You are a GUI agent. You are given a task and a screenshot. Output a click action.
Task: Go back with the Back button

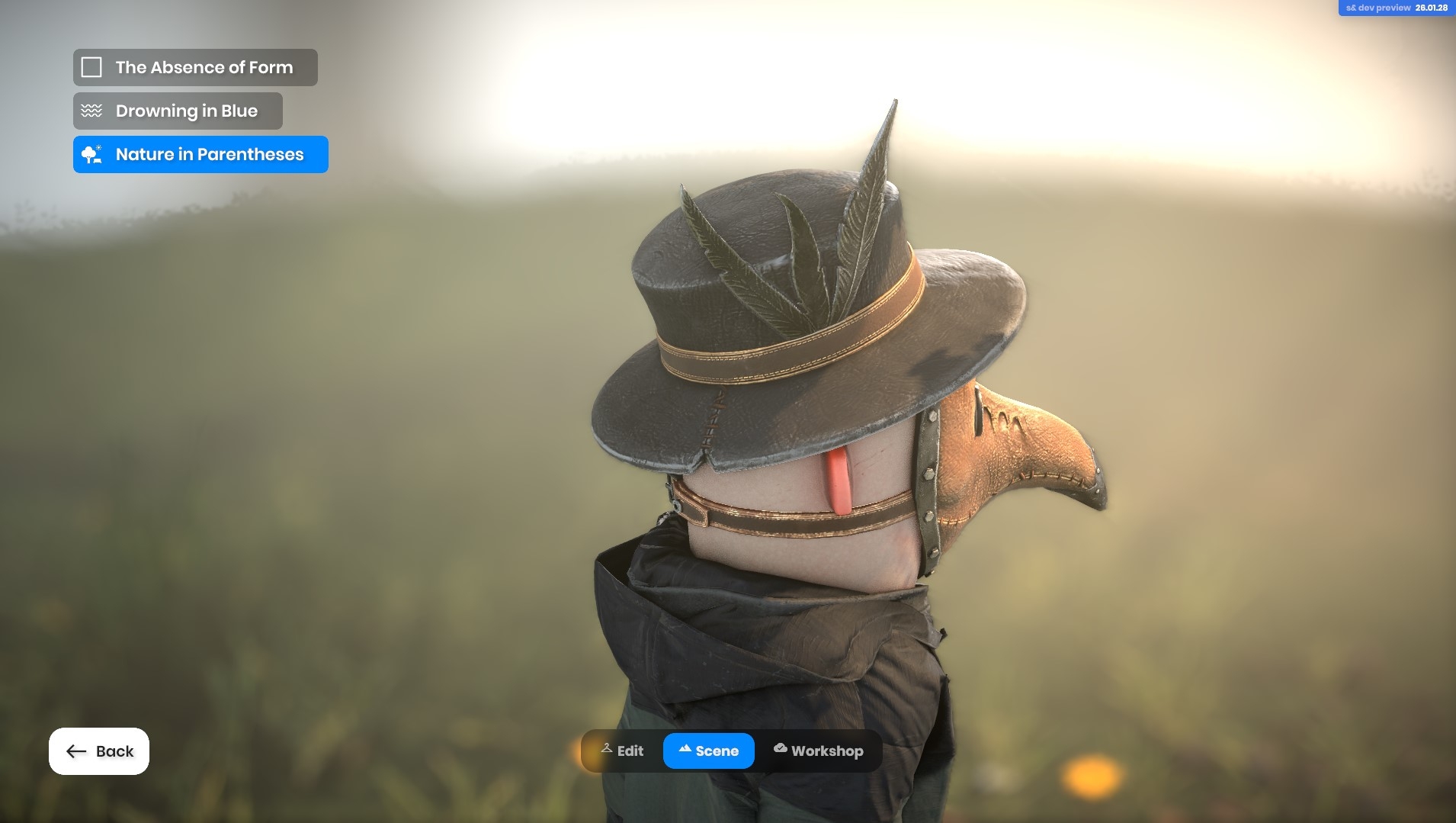pyautogui.click(x=99, y=751)
